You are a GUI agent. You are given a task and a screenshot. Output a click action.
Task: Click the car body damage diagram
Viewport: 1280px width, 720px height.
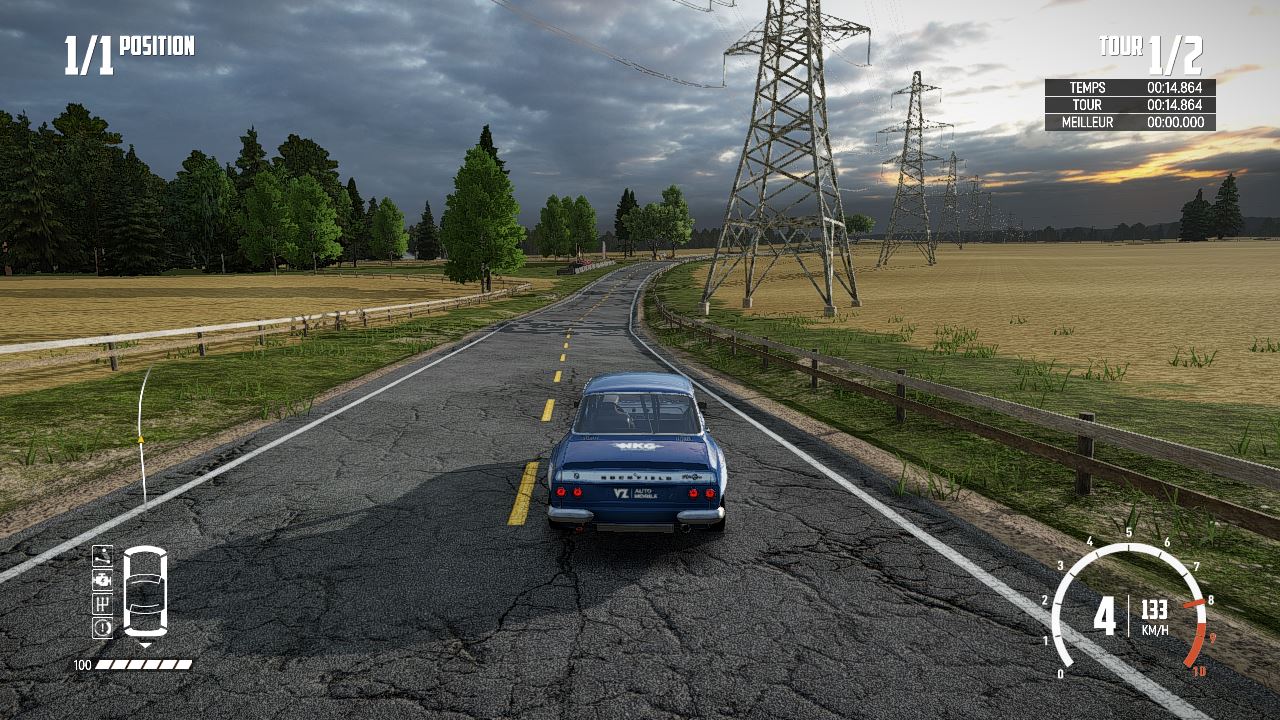pyautogui.click(x=145, y=591)
